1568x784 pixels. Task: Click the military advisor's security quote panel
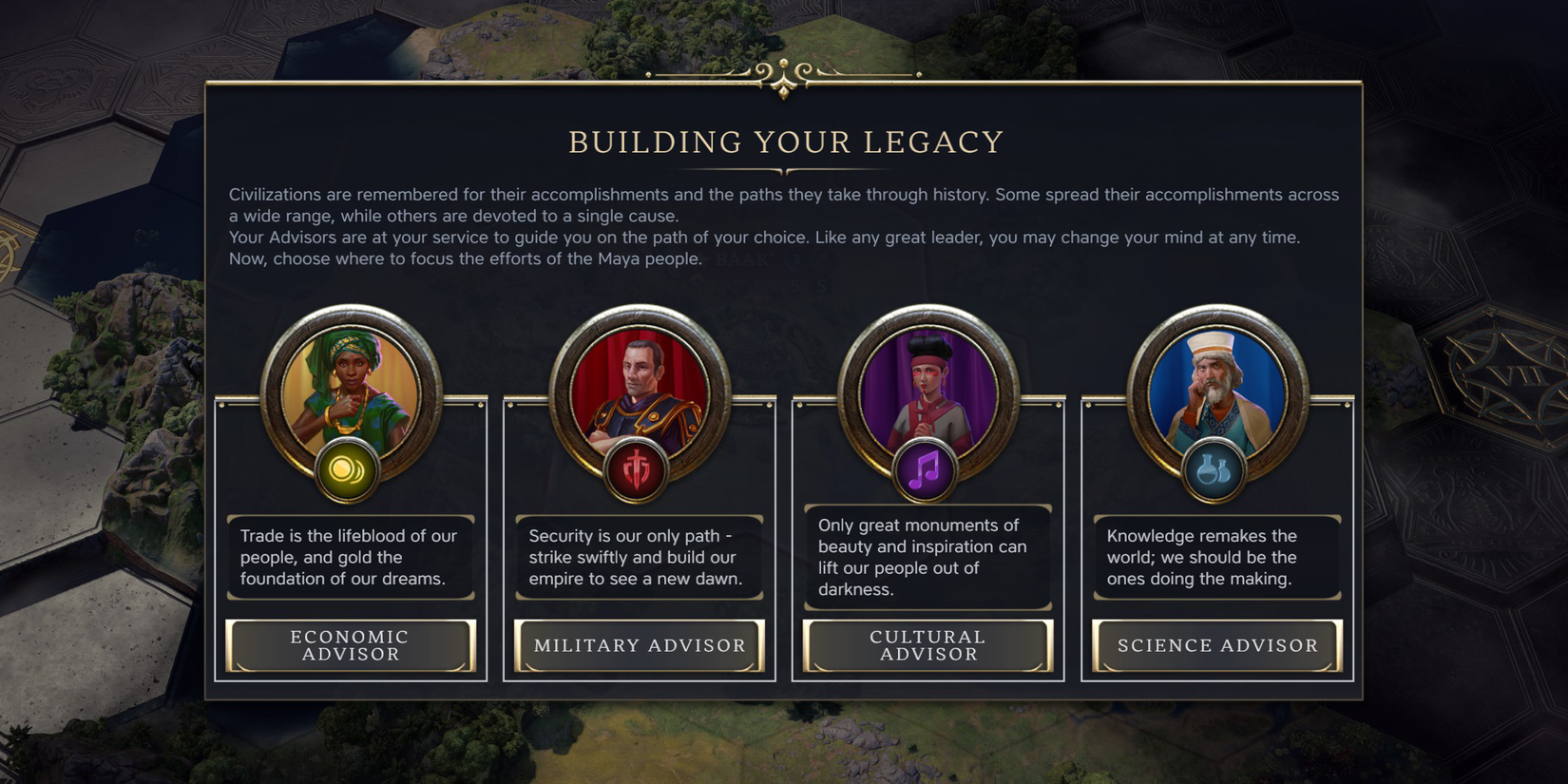pyautogui.click(x=639, y=557)
